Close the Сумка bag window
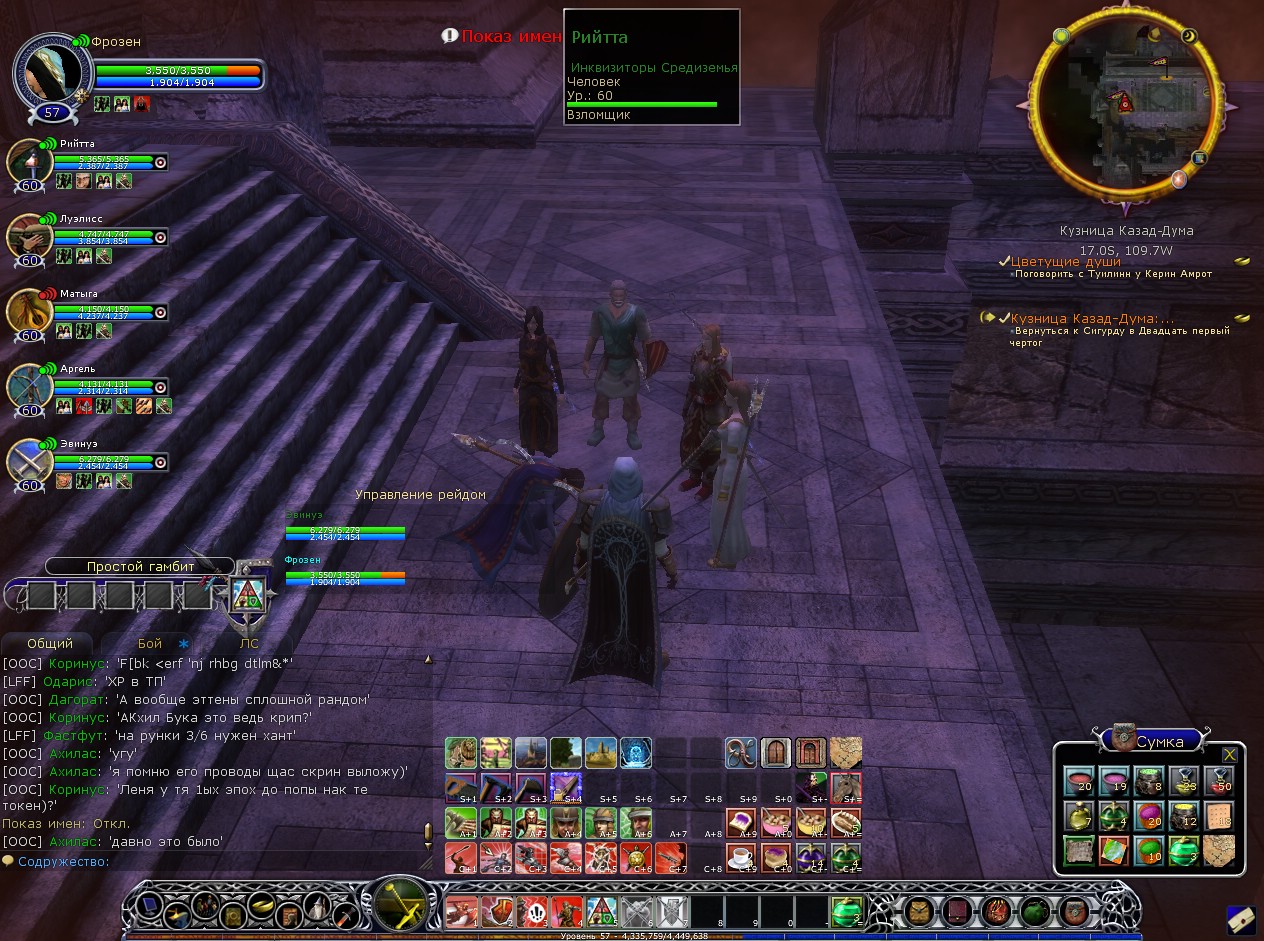This screenshot has height=941, width=1264. click(1229, 754)
